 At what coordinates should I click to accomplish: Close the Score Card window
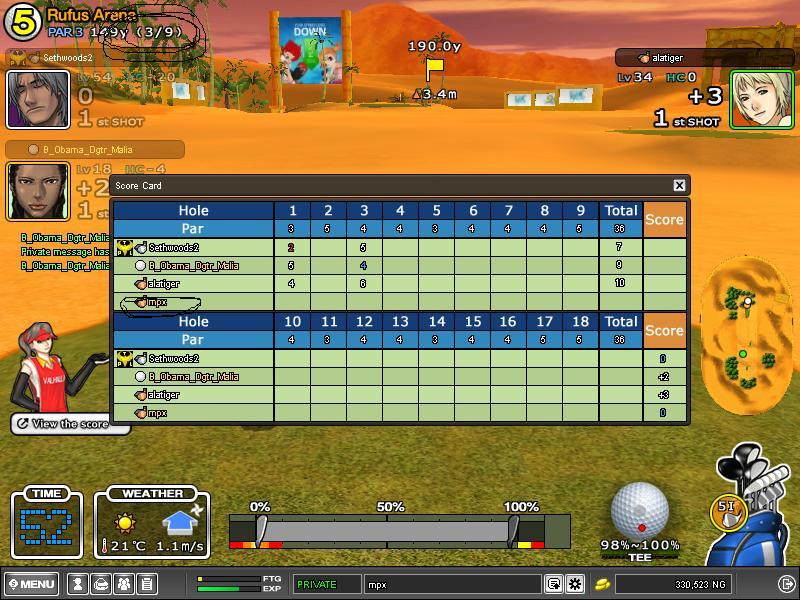(x=679, y=185)
